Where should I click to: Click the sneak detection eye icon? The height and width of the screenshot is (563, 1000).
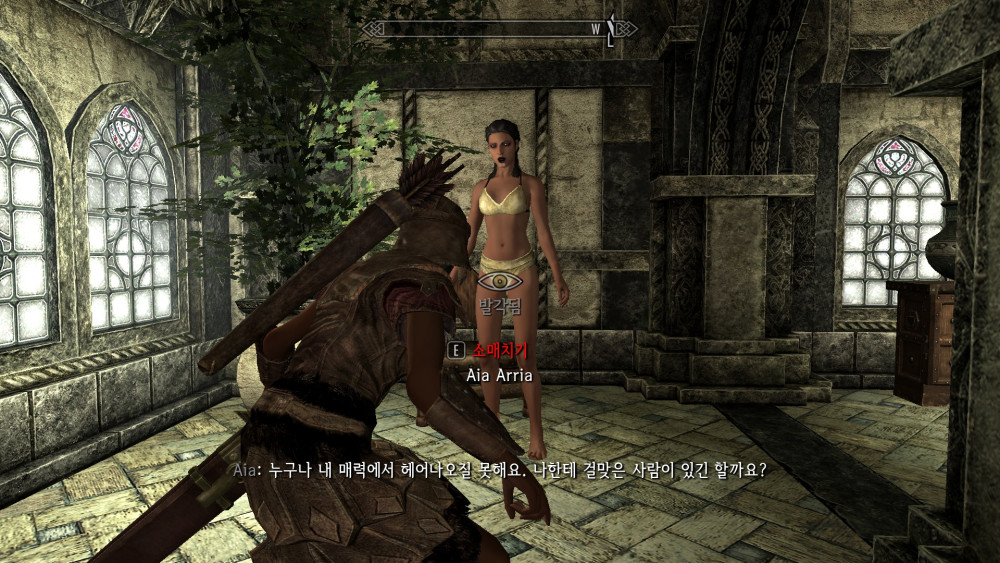pos(499,280)
